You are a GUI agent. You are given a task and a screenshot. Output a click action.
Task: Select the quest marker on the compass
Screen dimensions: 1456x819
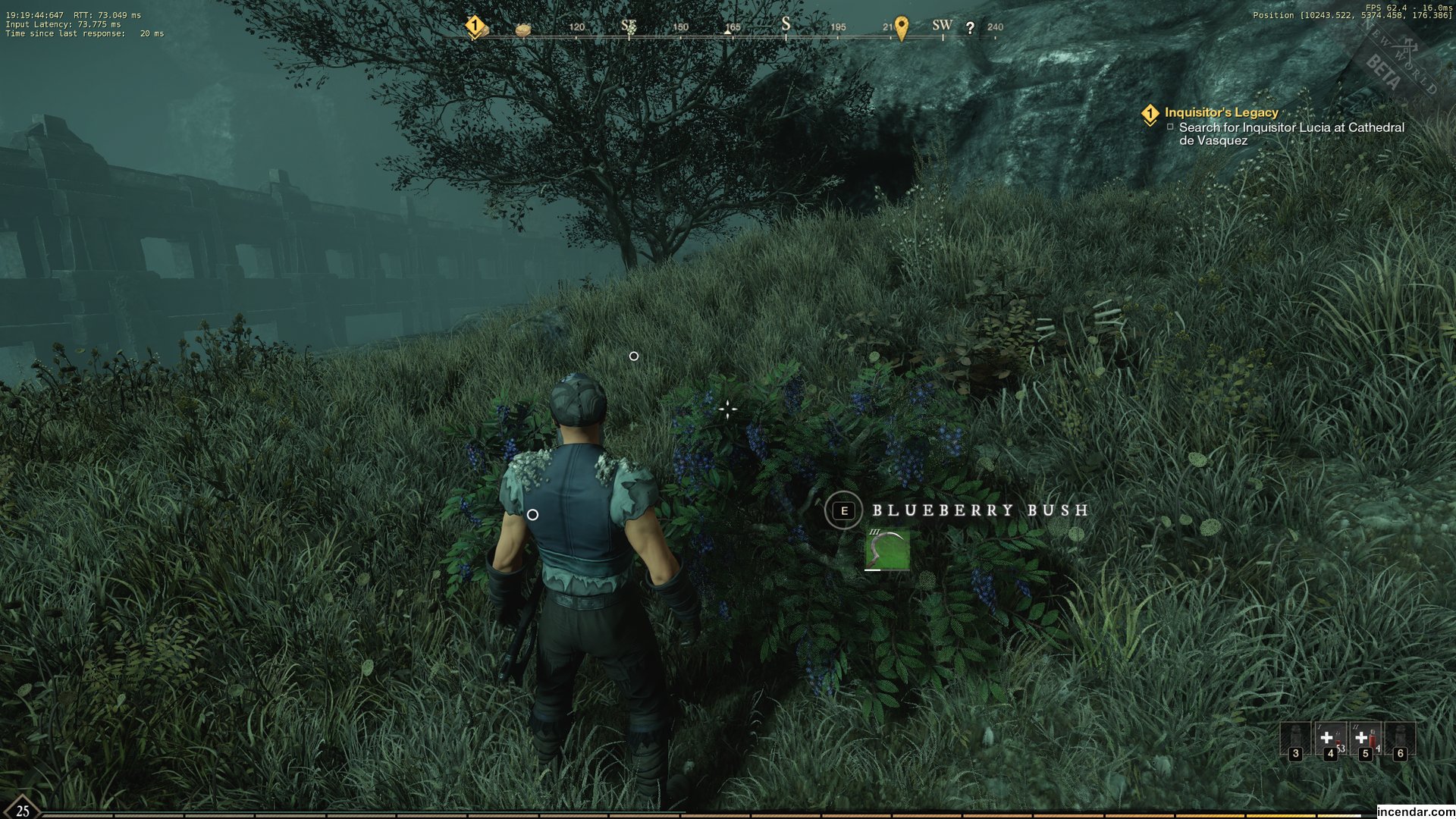(475, 27)
